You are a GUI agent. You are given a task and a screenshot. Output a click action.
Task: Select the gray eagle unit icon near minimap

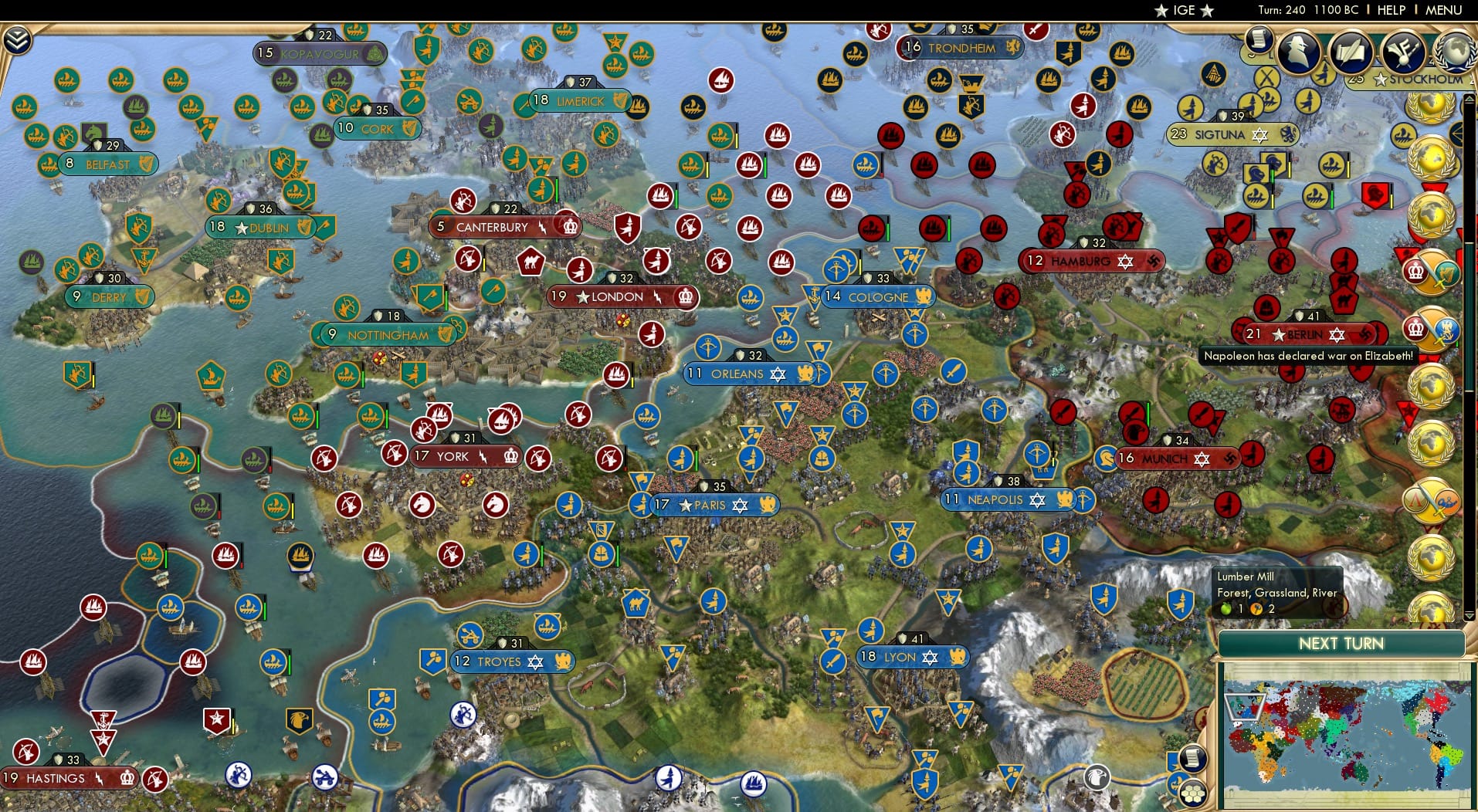coord(1097,777)
